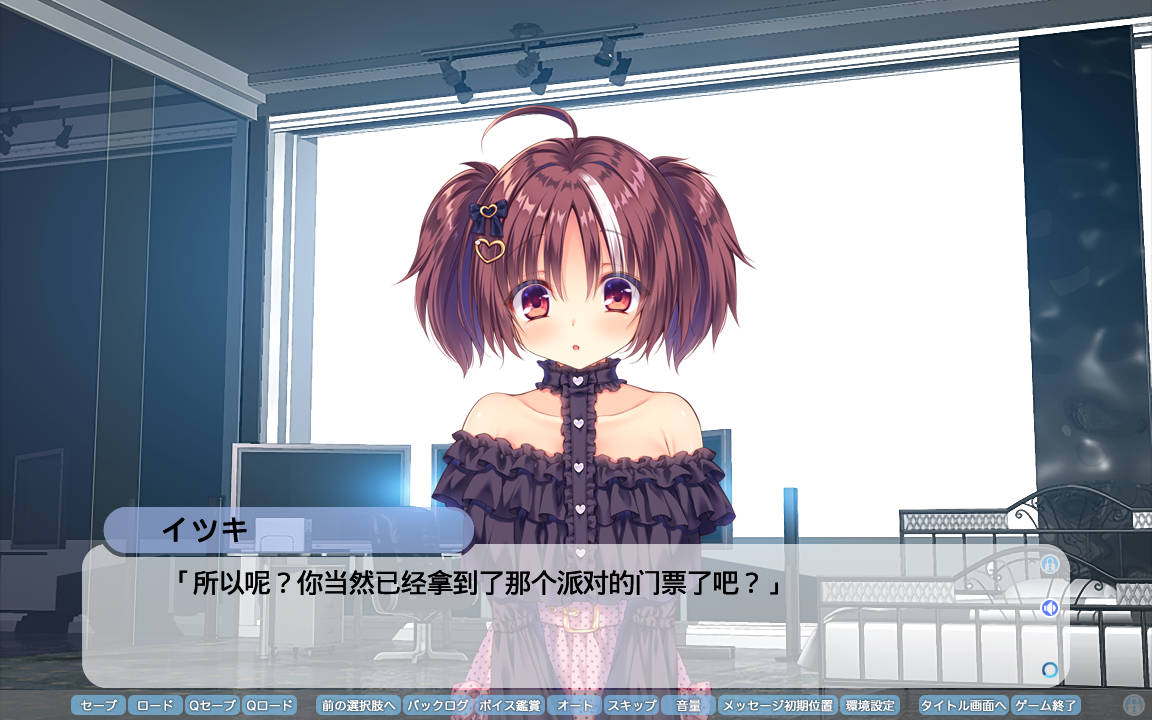Viewport: 1152px width, 720px height.
Task: Toggle オート auto-play mode
Action: (x=575, y=705)
